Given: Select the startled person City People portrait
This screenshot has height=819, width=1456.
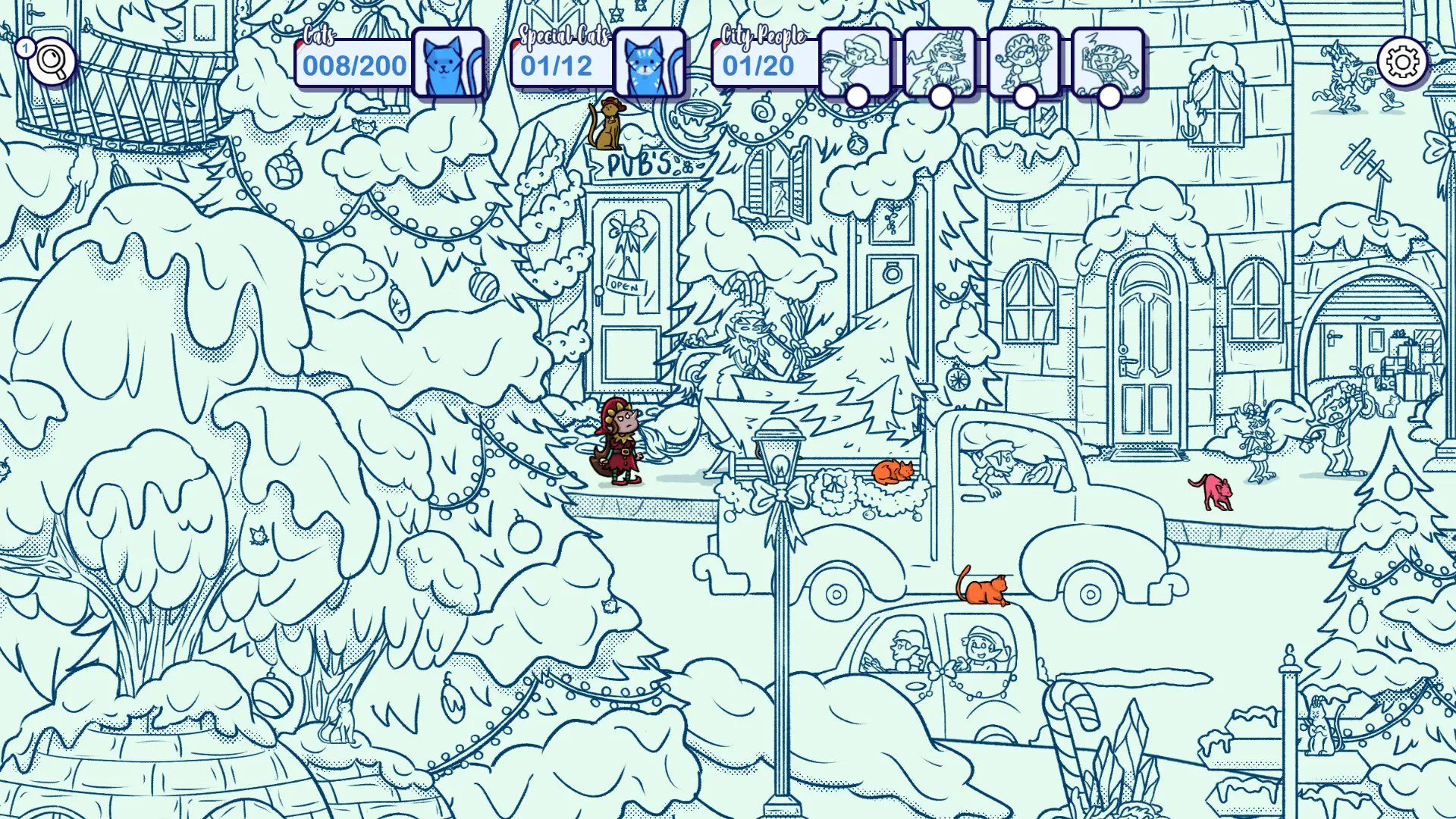Looking at the screenshot, I should pos(1109,62).
